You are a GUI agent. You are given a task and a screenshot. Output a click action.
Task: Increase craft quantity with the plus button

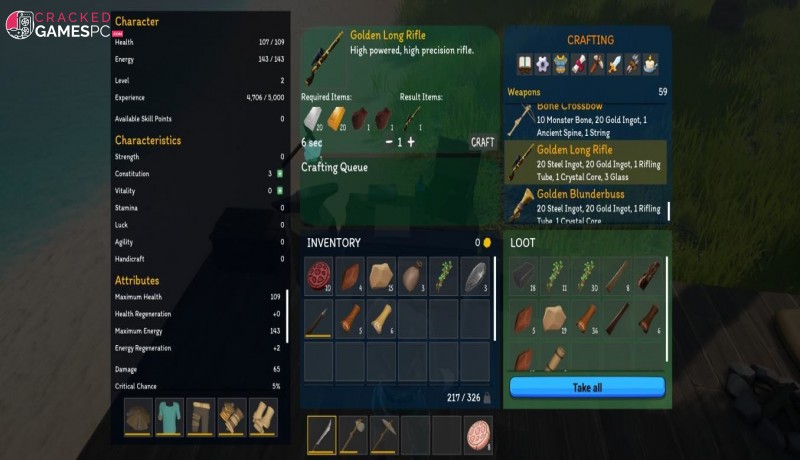pyautogui.click(x=410, y=142)
